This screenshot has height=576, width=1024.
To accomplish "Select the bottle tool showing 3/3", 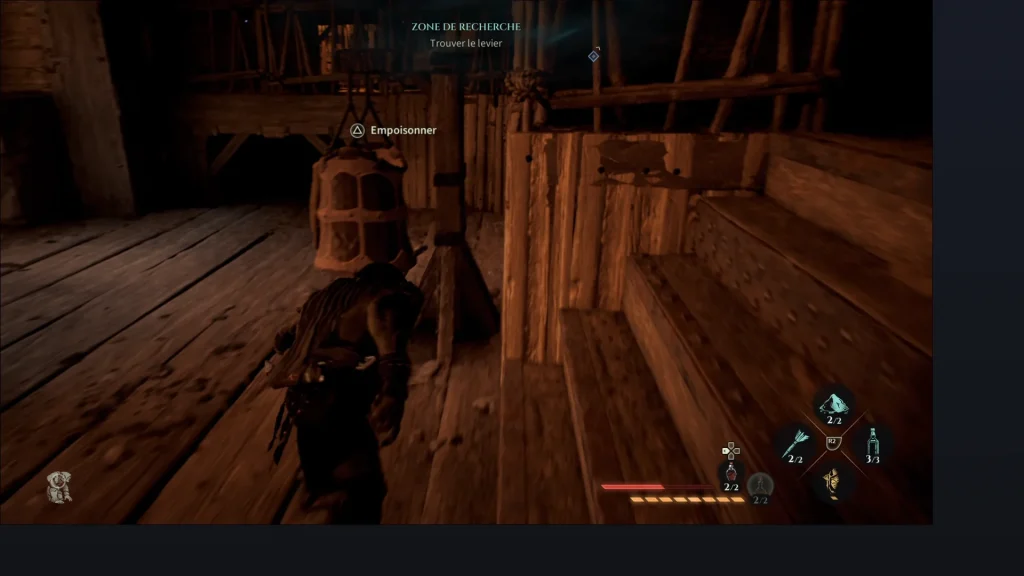I will pos(872,441).
